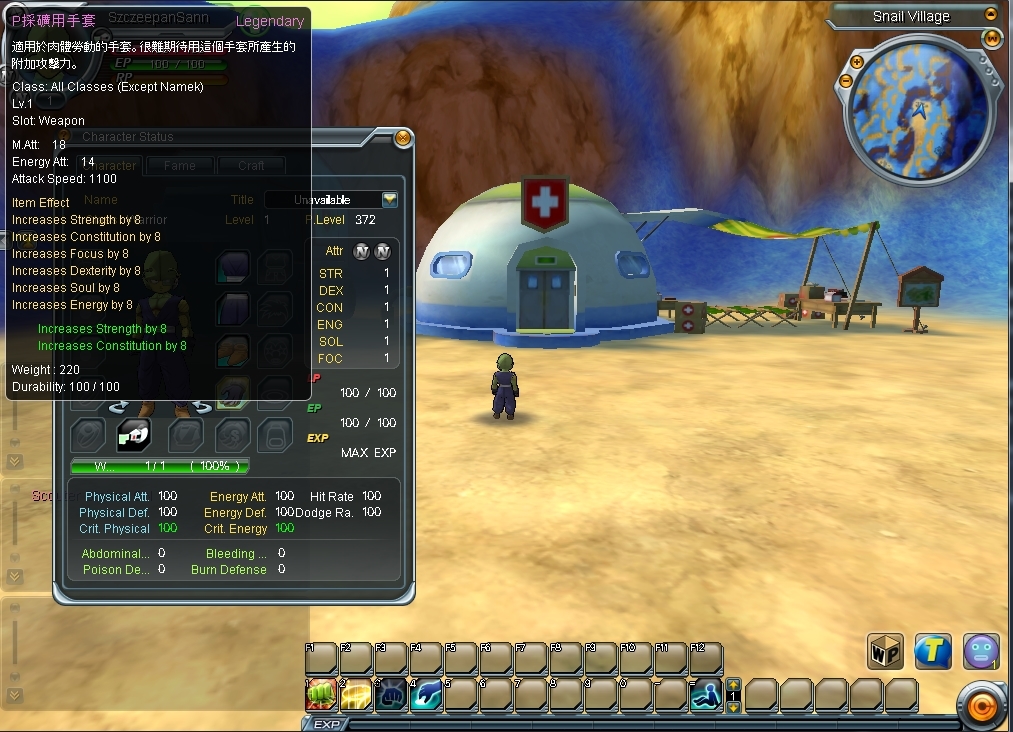The height and width of the screenshot is (732, 1013).
Task: Use the yellow energy slash skill
Action: 356,694
